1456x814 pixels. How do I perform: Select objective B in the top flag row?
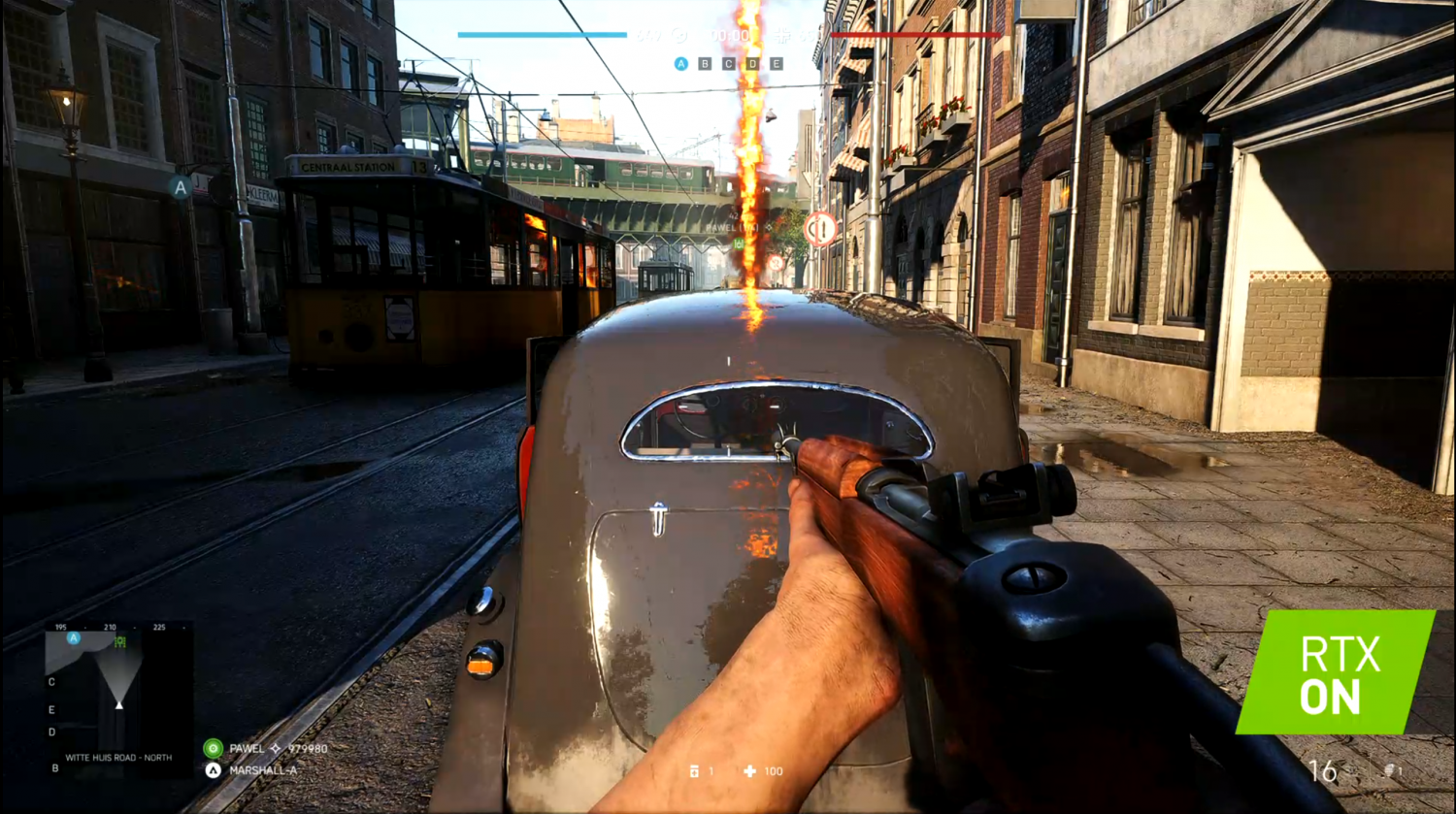pyautogui.click(x=705, y=64)
